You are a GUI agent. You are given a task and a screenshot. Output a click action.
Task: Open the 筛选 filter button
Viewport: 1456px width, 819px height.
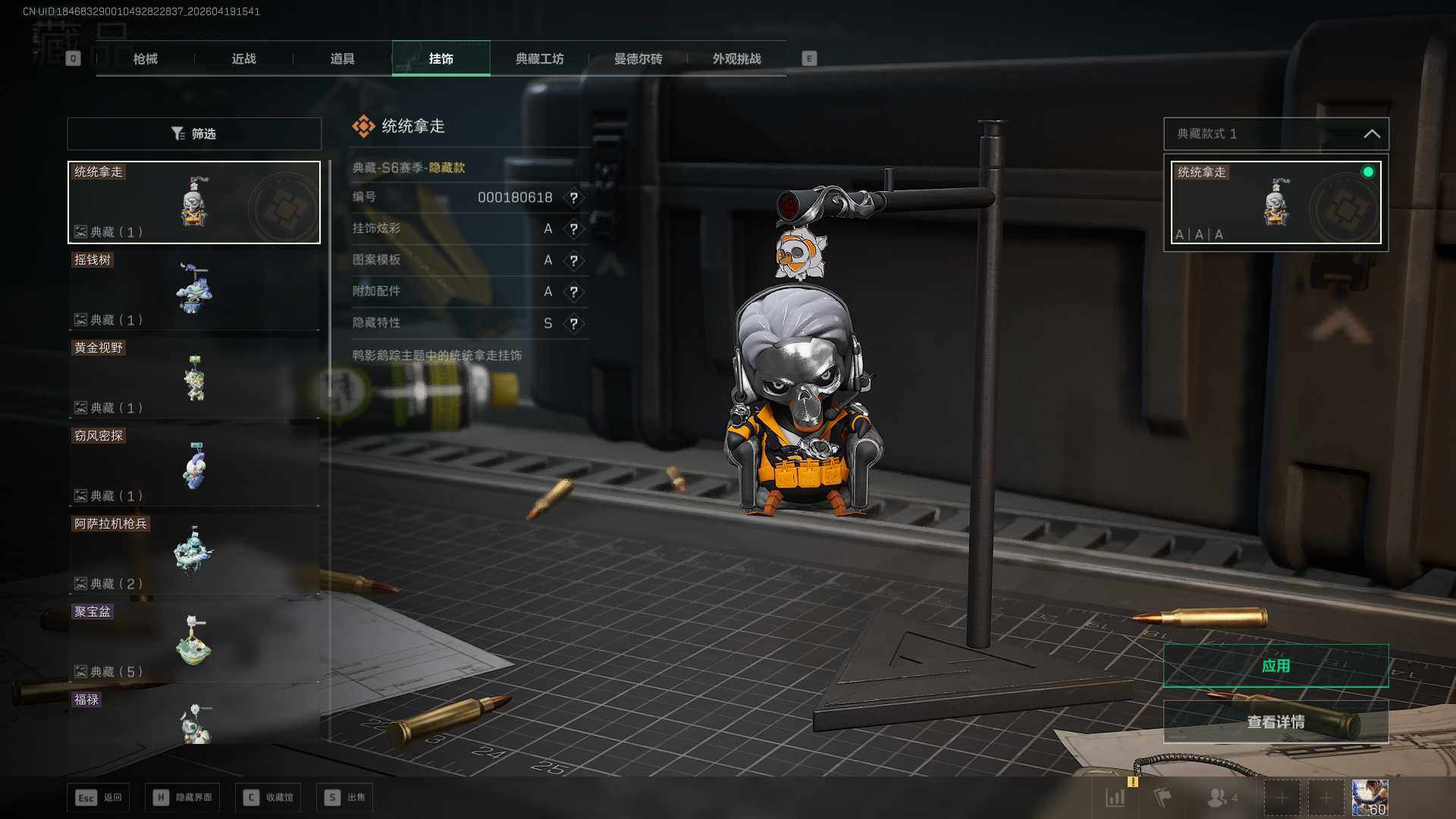tap(194, 133)
